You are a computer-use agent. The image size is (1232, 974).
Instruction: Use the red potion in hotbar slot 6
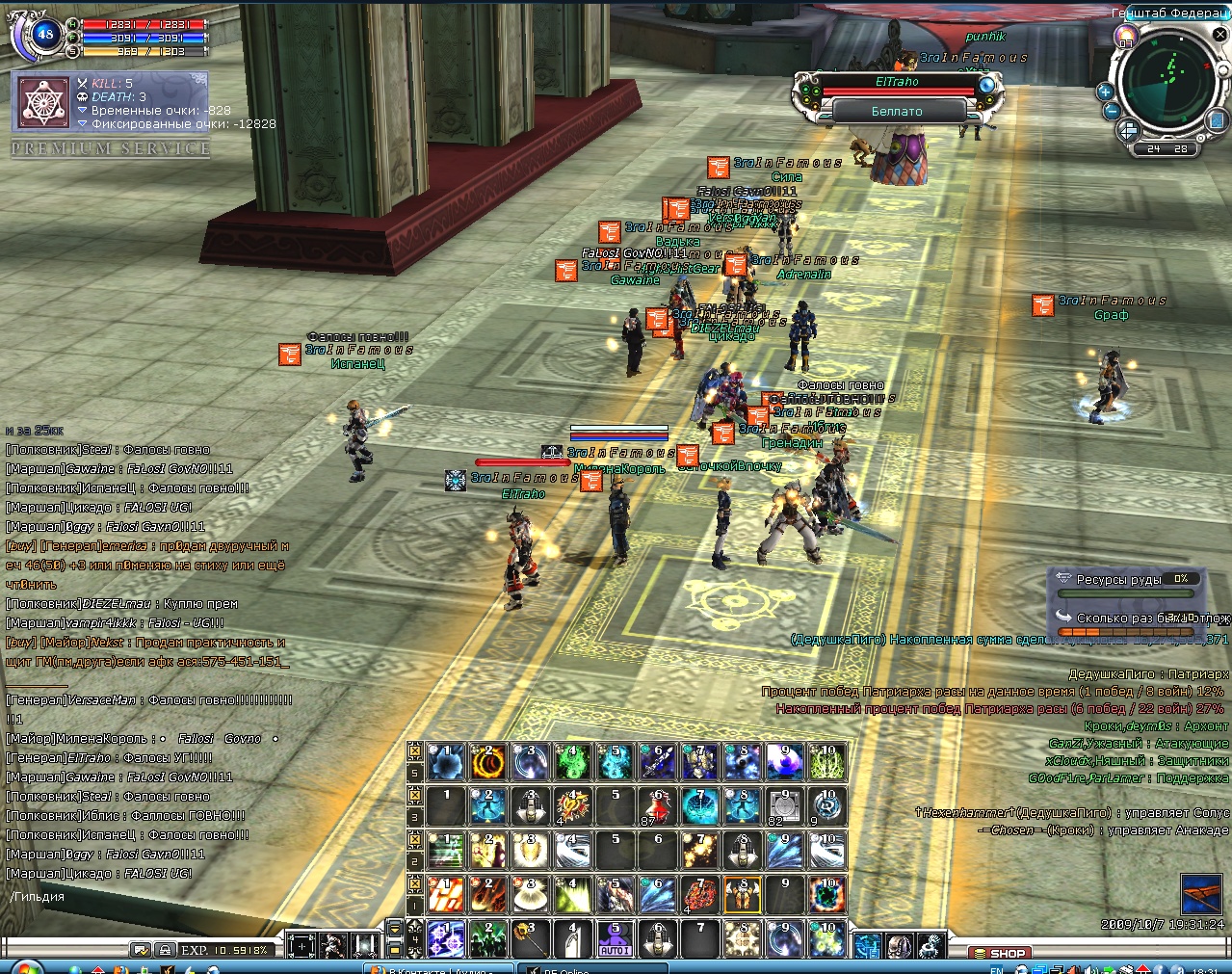658,806
